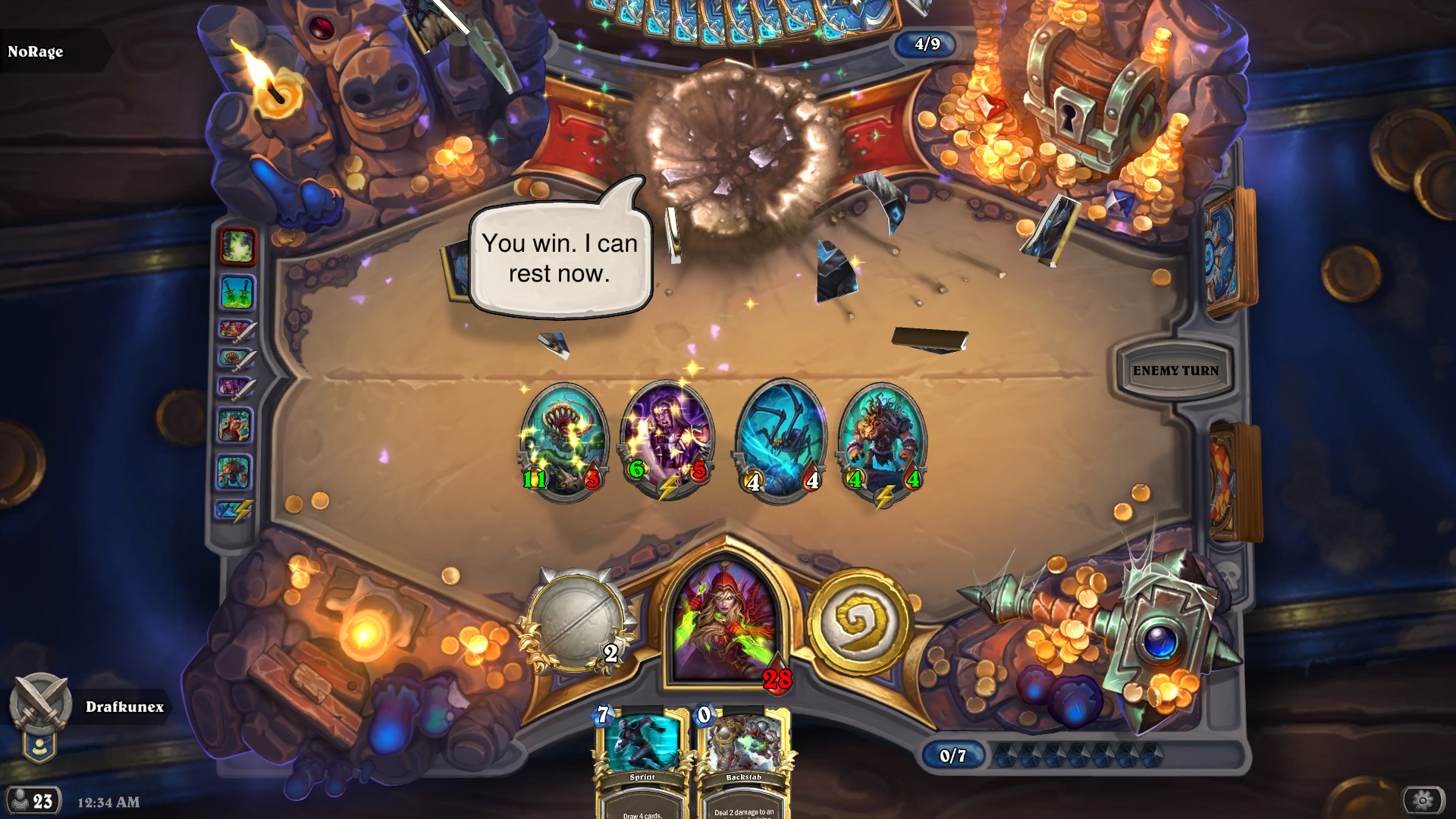
Task: Select the 4/4 blue spider minion
Action: click(781, 441)
